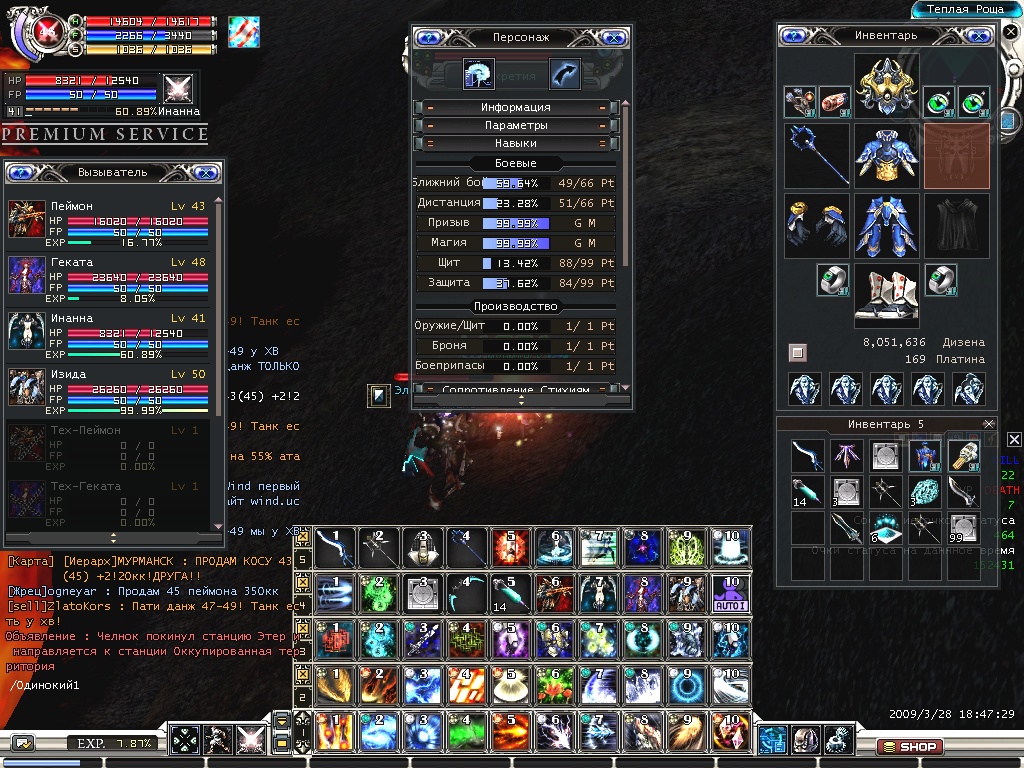The height and width of the screenshot is (768, 1024).
Task: Select the equipped white boots slot
Action: tap(886, 296)
